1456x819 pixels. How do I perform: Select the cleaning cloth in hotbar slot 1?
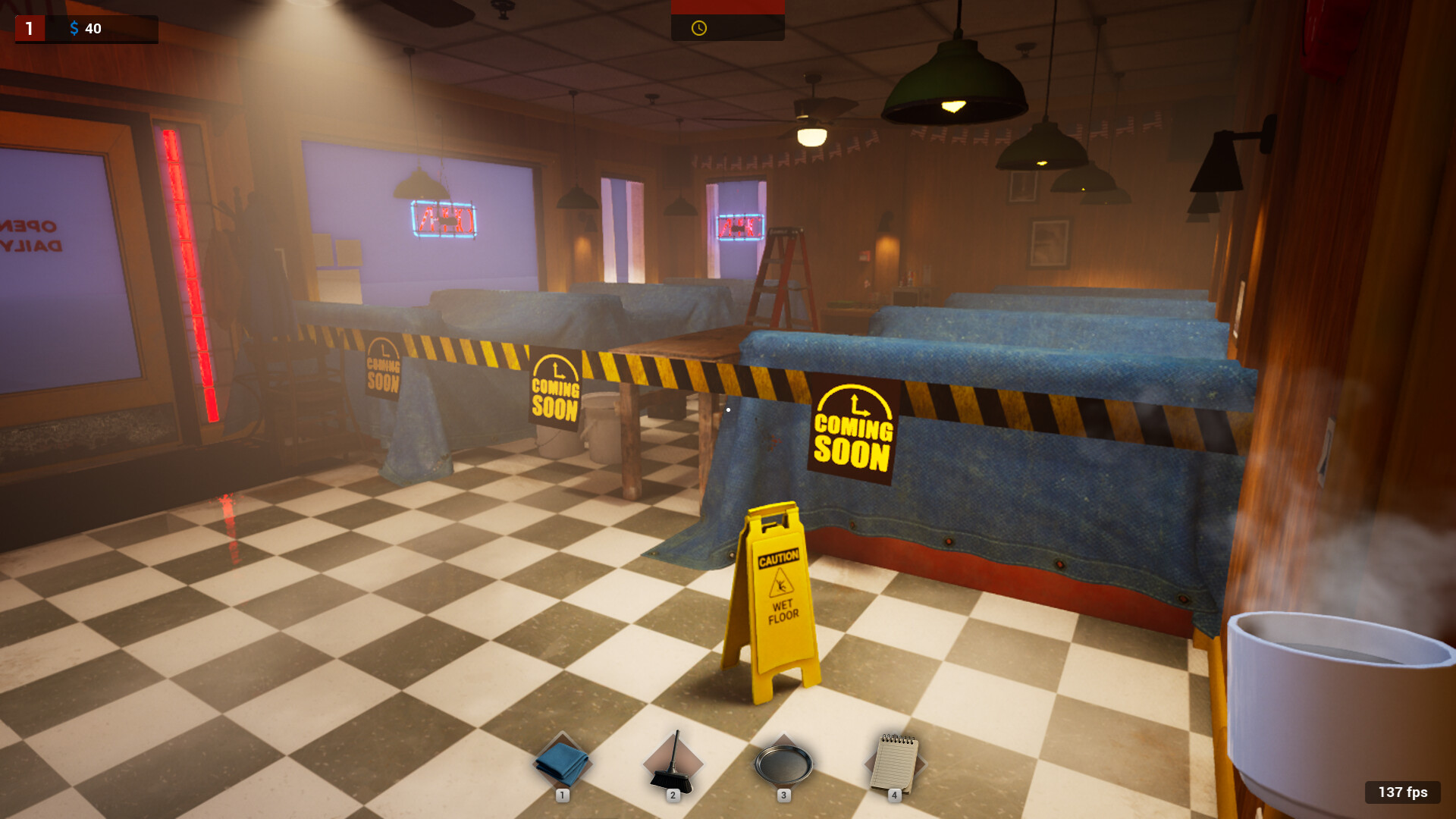click(562, 764)
